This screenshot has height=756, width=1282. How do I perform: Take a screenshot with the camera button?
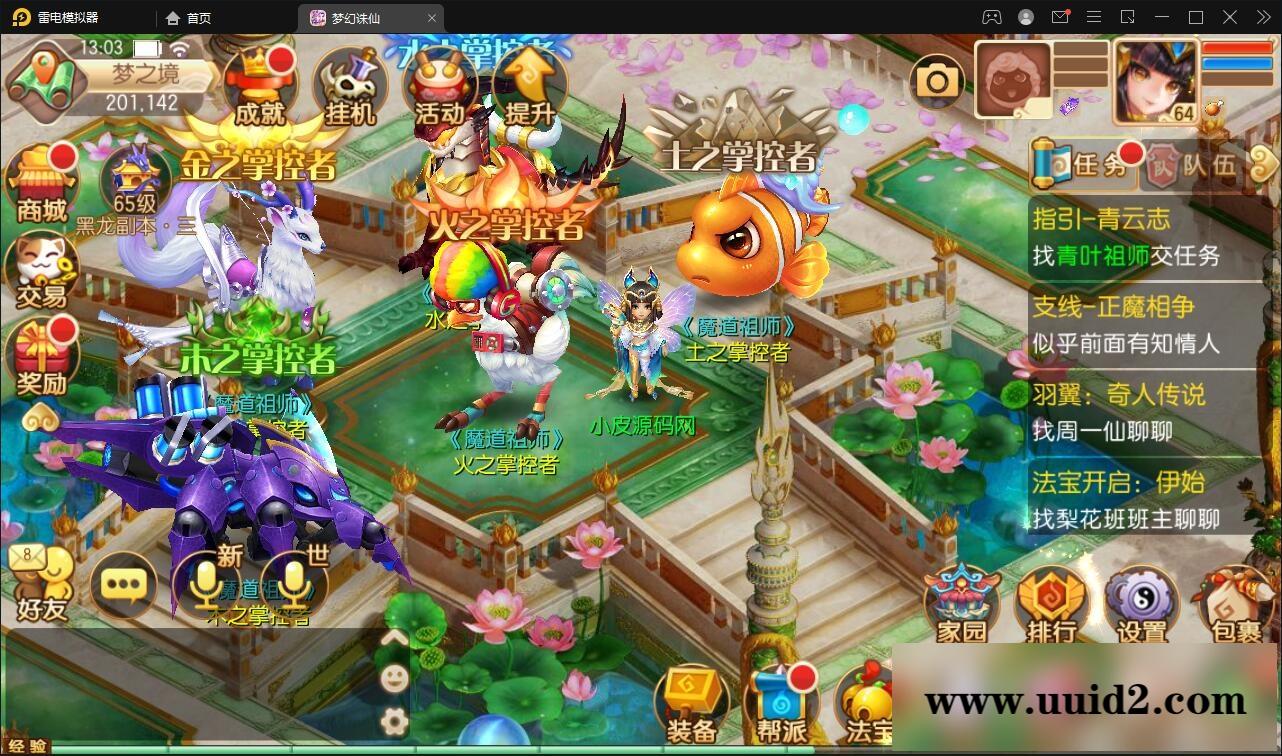(937, 82)
